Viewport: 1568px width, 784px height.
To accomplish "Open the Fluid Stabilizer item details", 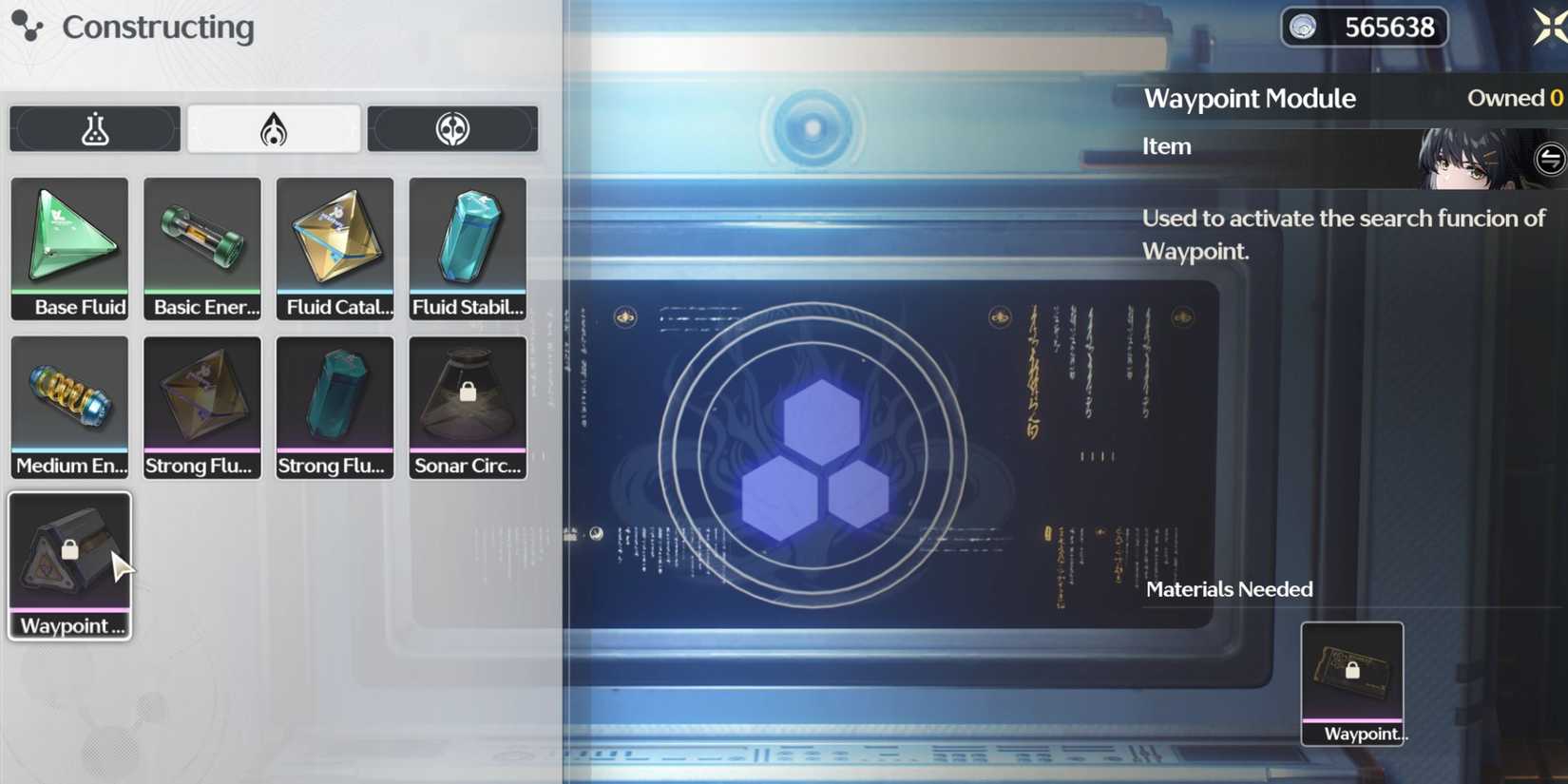I will tap(467, 247).
